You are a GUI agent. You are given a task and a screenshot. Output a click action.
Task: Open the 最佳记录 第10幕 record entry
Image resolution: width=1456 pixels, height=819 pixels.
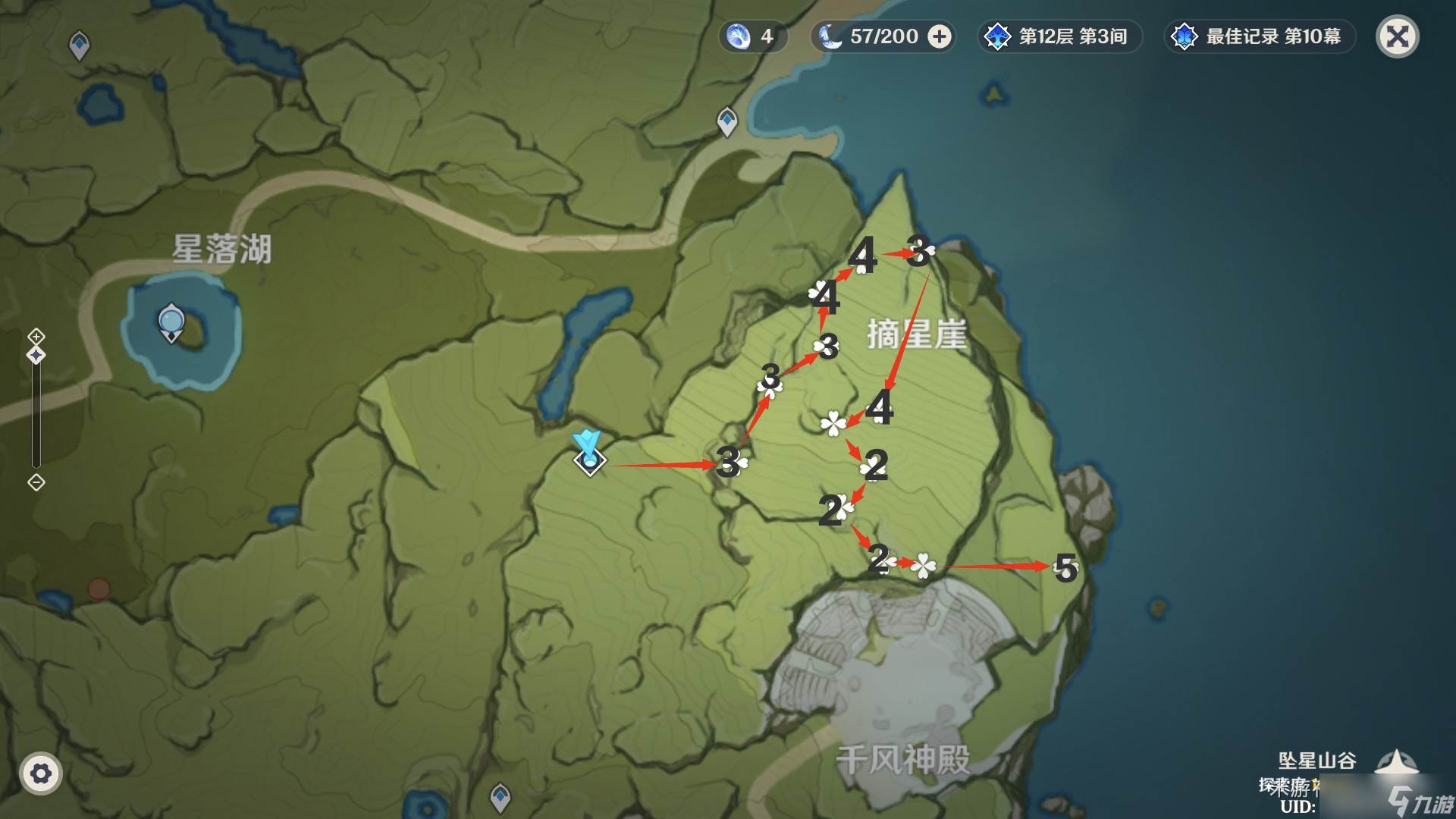[x=1260, y=35]
